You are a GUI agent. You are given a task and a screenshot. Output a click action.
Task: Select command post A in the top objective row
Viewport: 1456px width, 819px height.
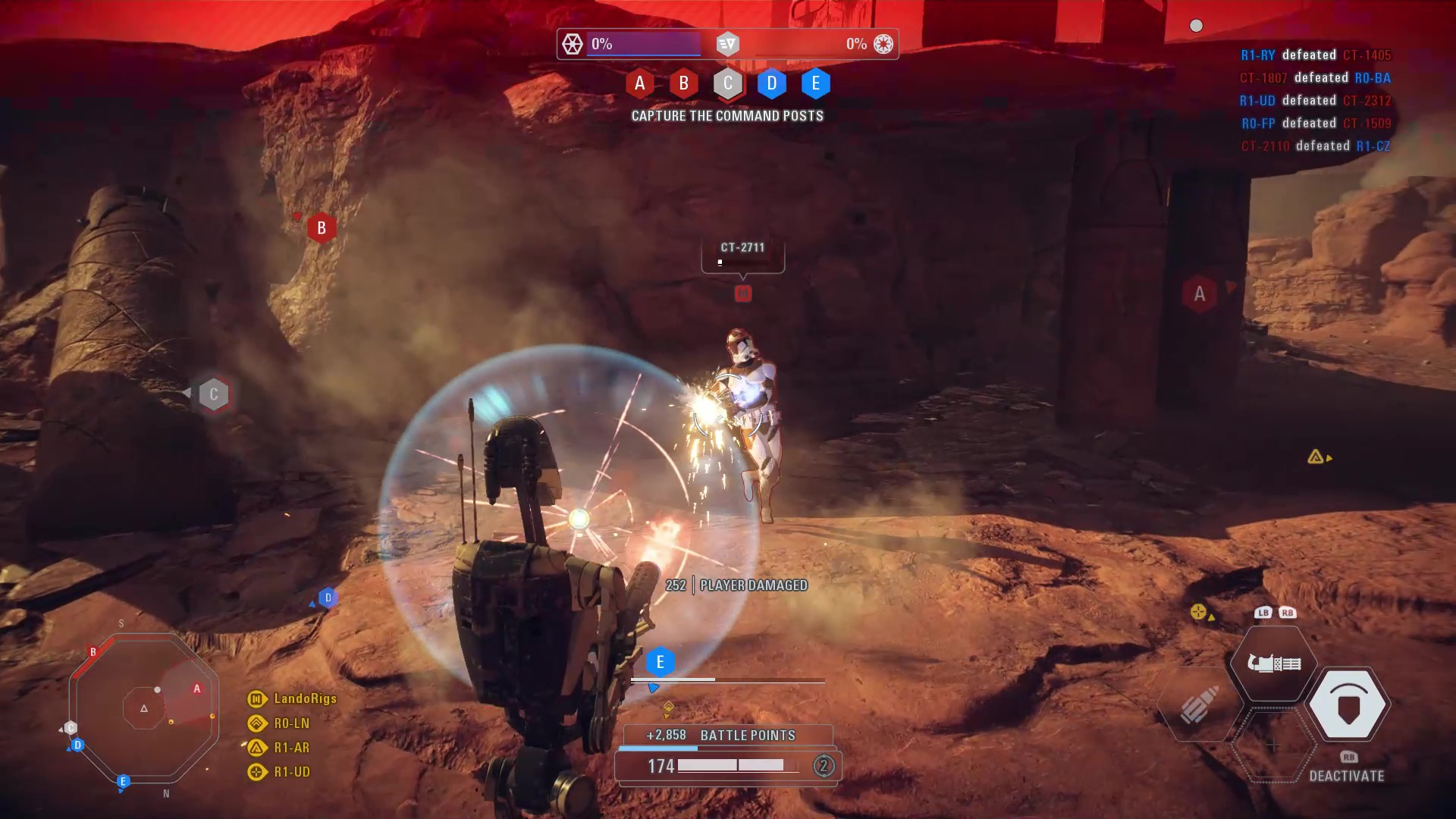click(639, 83)
